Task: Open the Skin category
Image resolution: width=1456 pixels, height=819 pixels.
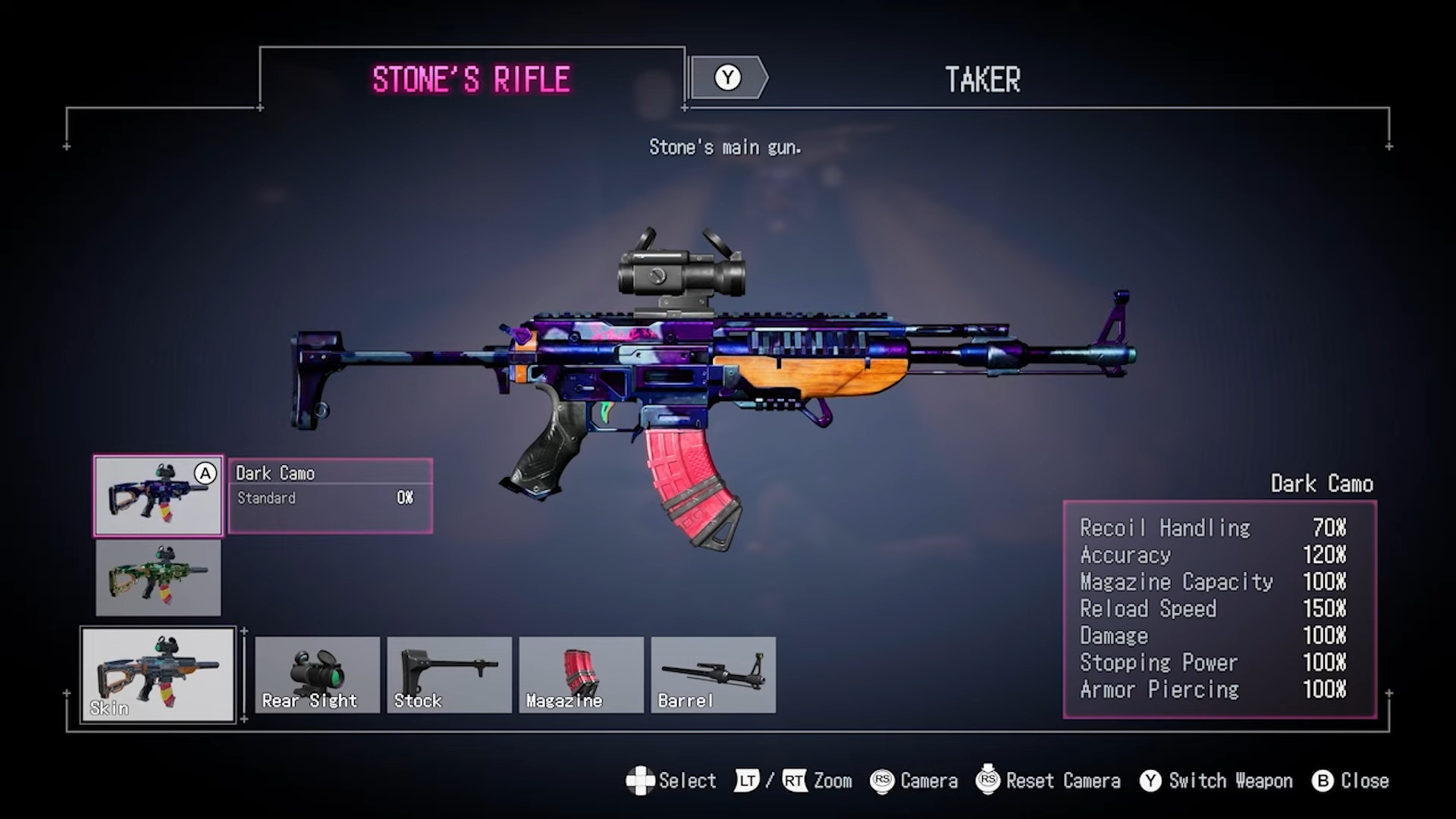Action: (158, 675)
